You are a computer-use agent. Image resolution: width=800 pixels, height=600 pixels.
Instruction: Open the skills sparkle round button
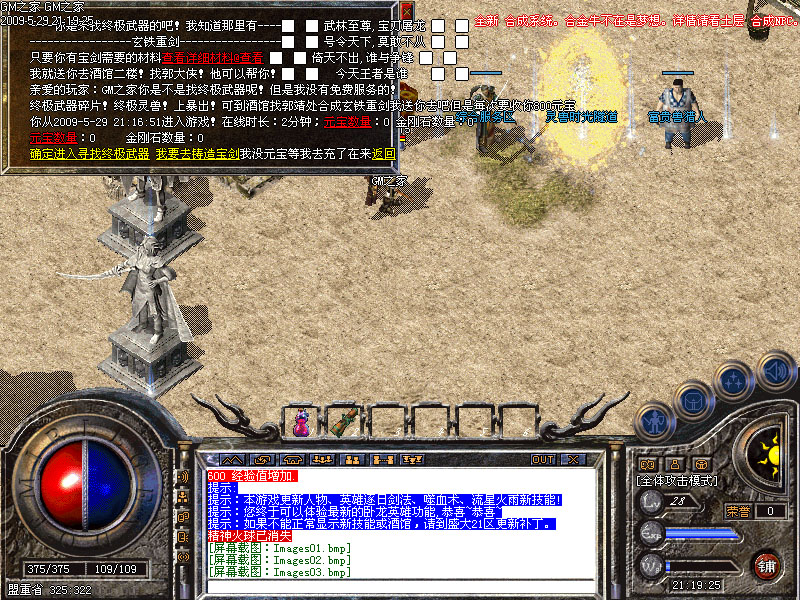[x=734, y=382]
